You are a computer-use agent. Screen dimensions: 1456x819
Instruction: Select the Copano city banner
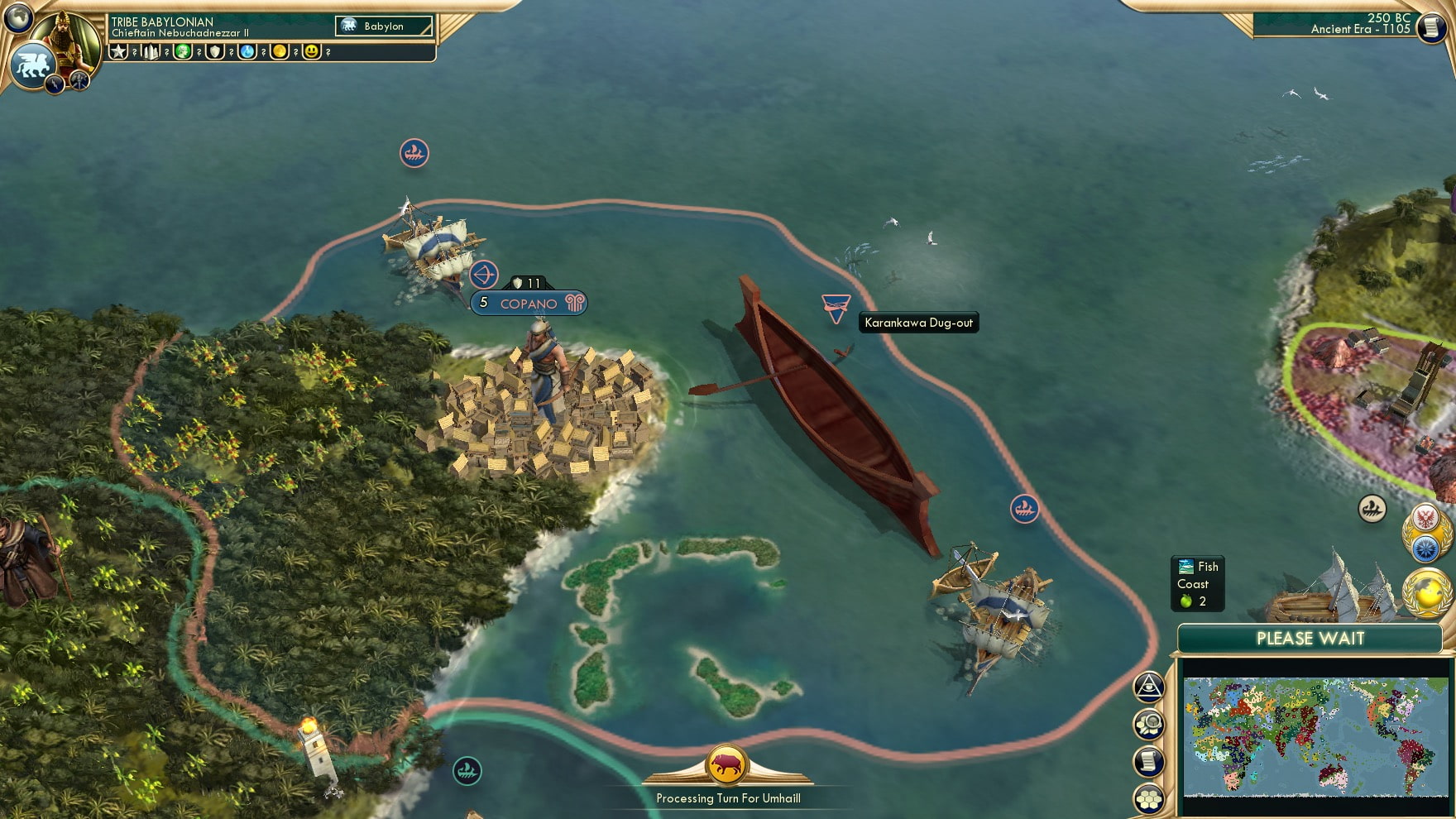tap(529, 304)
